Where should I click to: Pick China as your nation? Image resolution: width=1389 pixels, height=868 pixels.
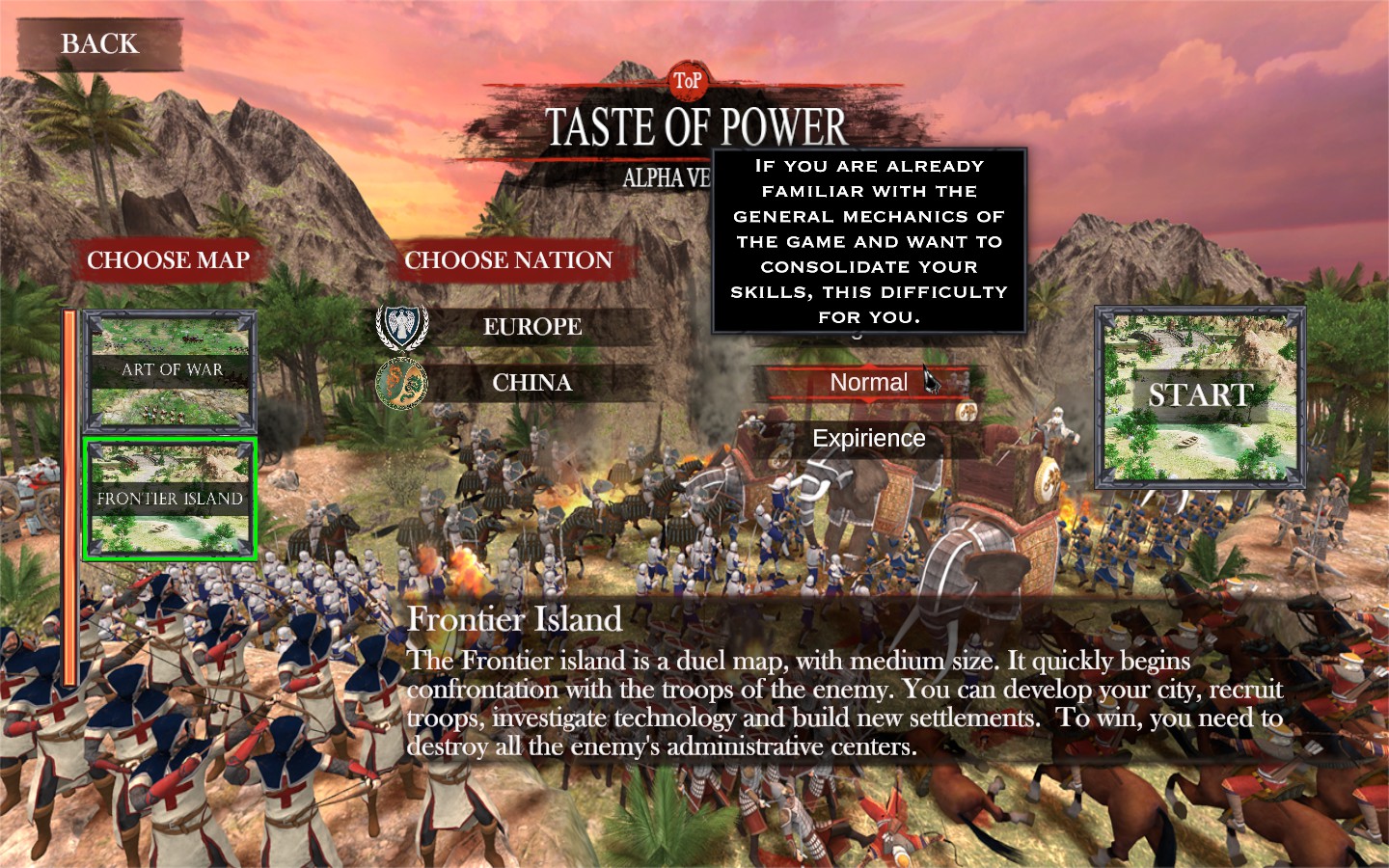[531, 383]
